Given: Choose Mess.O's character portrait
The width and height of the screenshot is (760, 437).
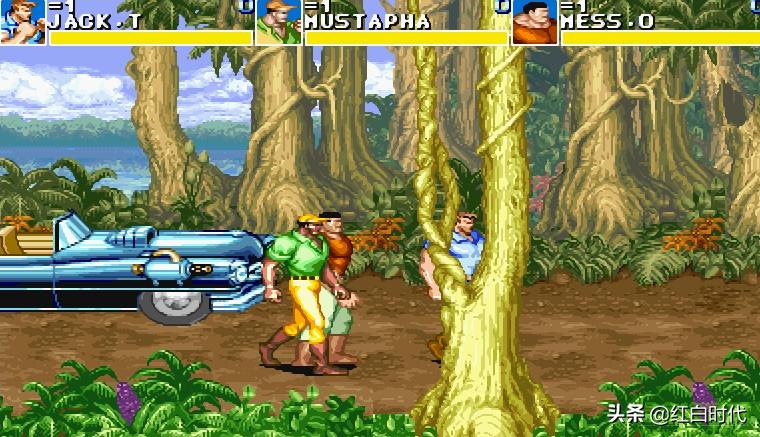Looking at the screenshot, I should click(535, 22).
